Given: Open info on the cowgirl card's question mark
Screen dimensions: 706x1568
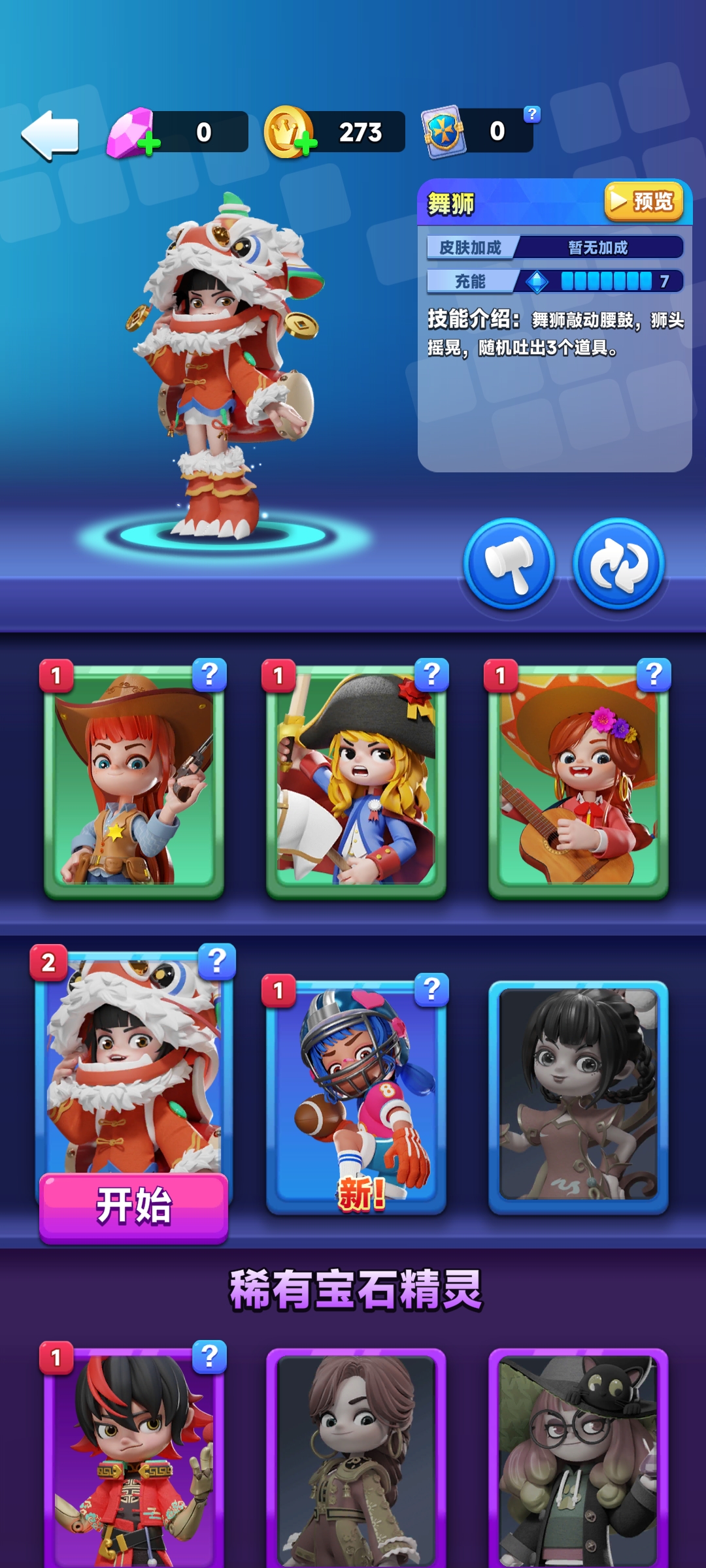Looking at the screenshot, I should [x=209, y=674].
